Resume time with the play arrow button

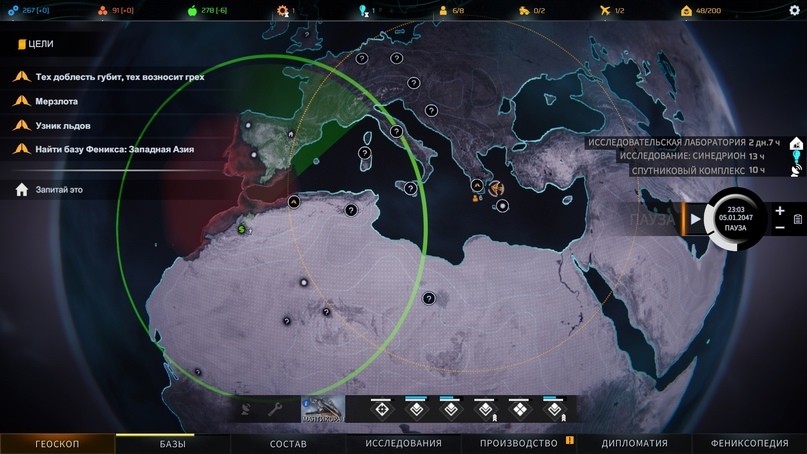coord(696,219)
